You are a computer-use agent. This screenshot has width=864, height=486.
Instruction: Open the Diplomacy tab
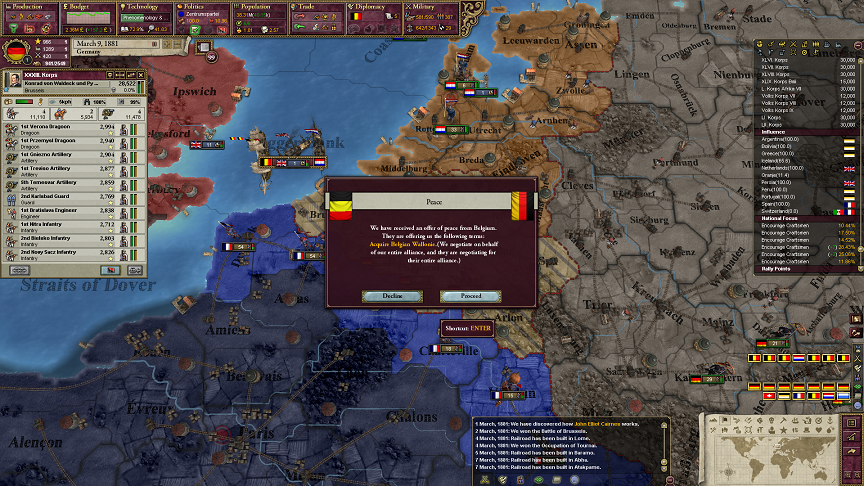[x=376, y=5]
